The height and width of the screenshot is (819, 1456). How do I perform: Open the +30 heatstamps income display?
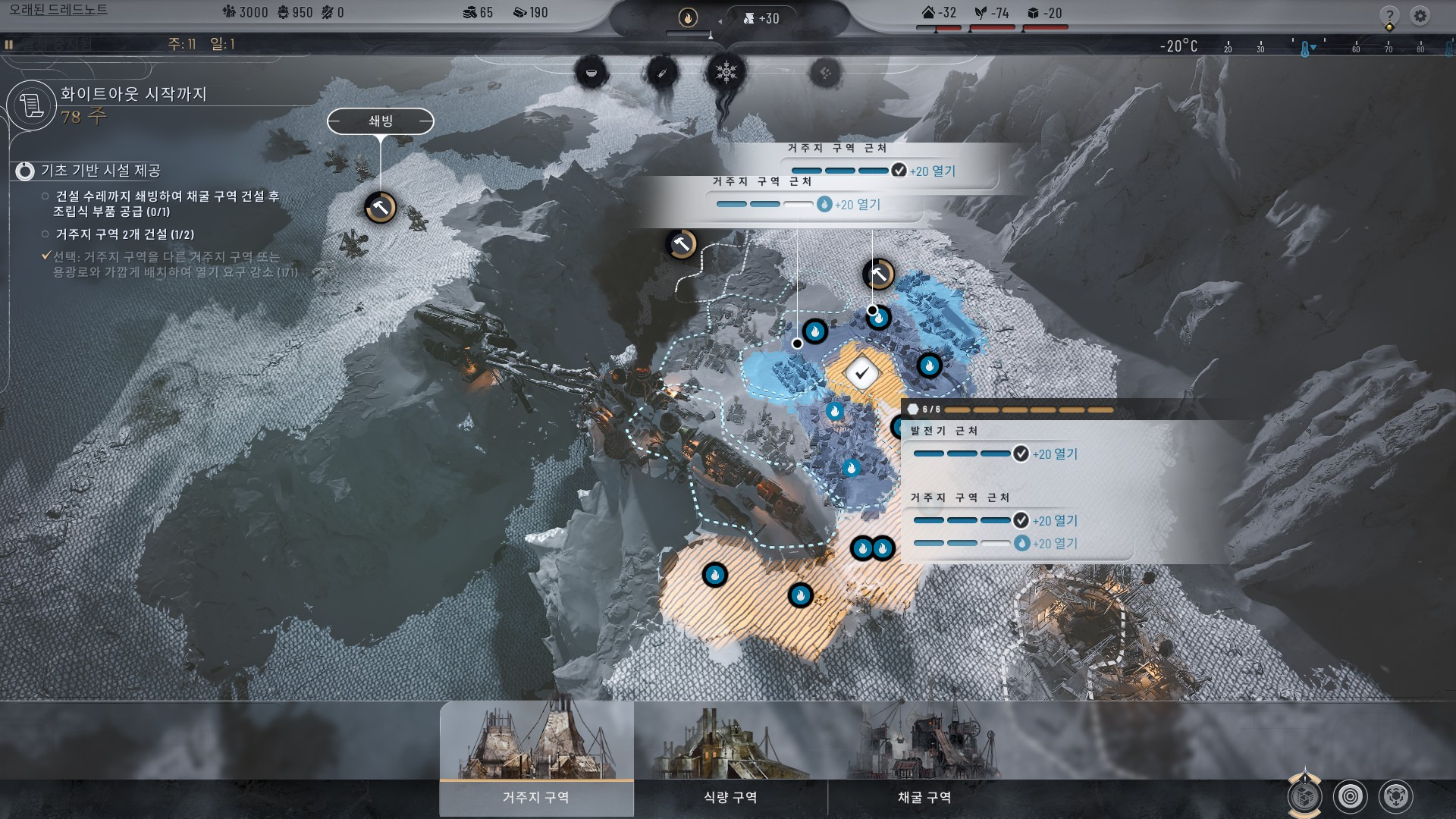[x=761, y=18]
